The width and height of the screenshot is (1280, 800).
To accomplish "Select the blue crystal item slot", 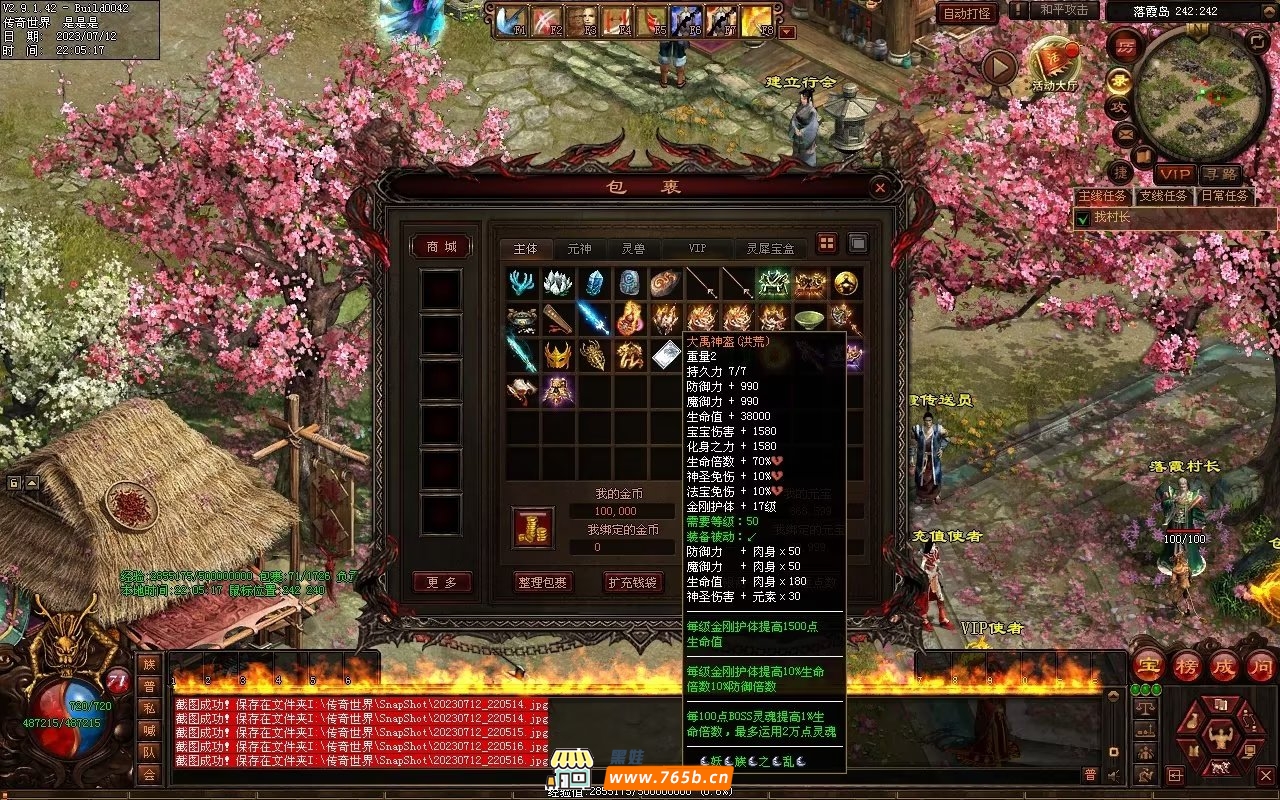I will click(594, 283).
